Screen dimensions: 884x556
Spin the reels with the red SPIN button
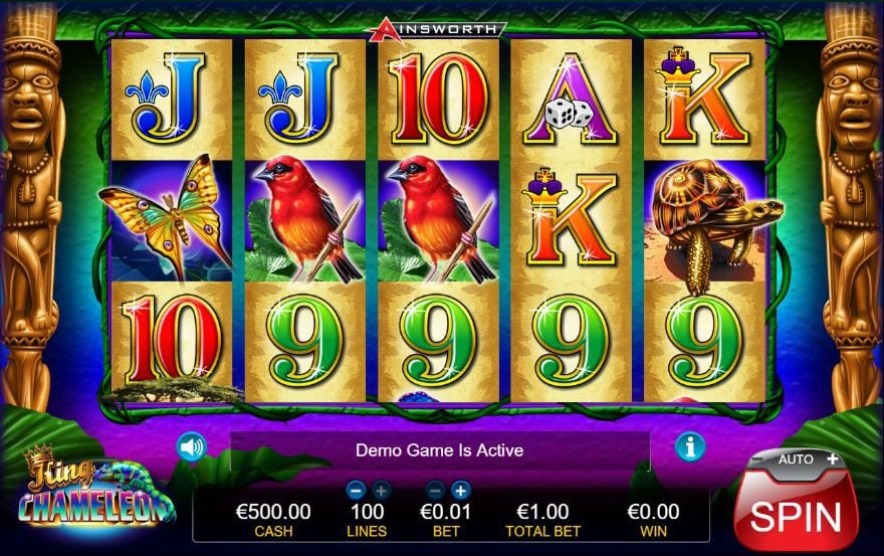click(x=796, y=515)
